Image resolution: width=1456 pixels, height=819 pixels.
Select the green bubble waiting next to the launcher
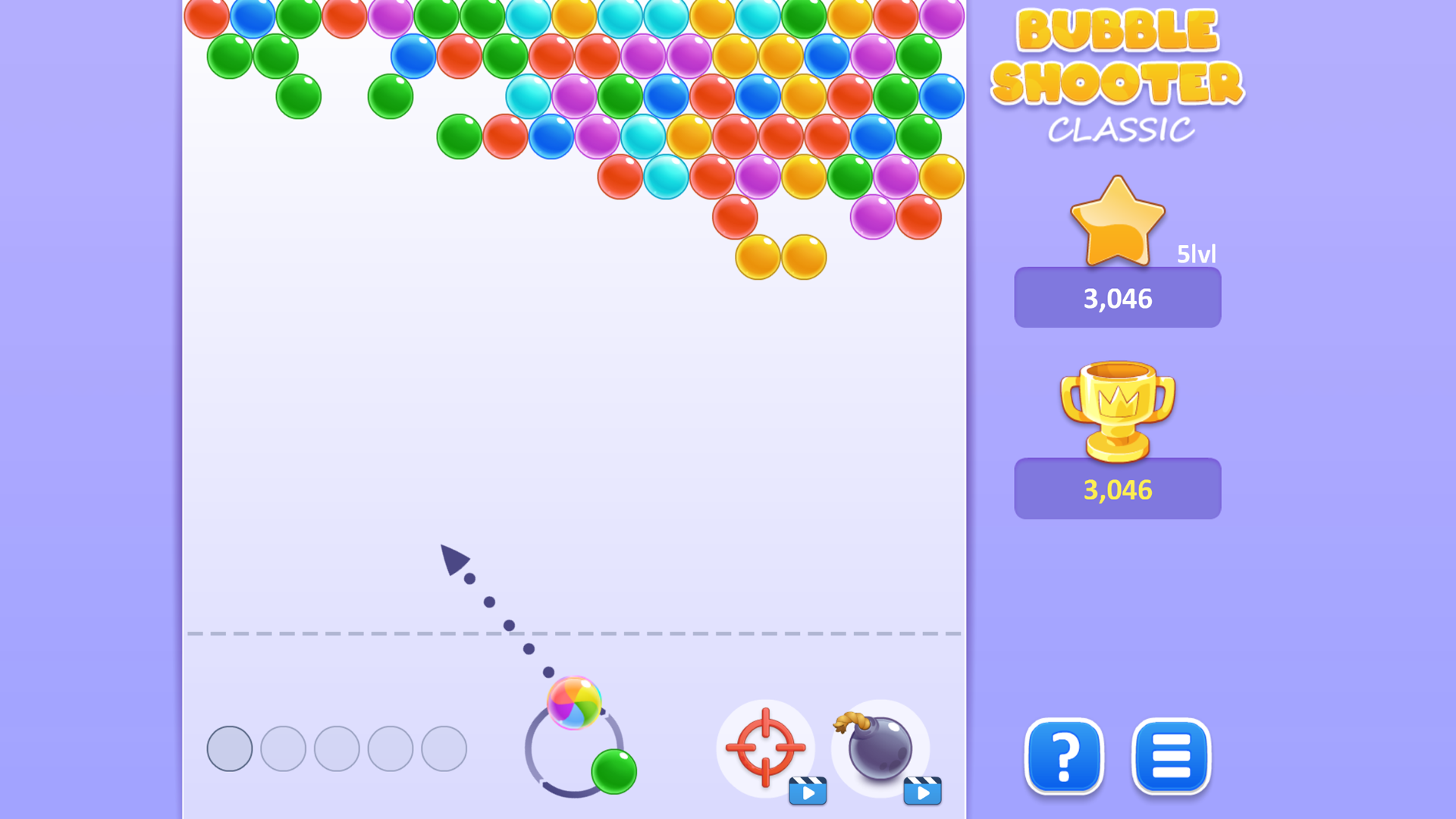click(x=613, y=770)
